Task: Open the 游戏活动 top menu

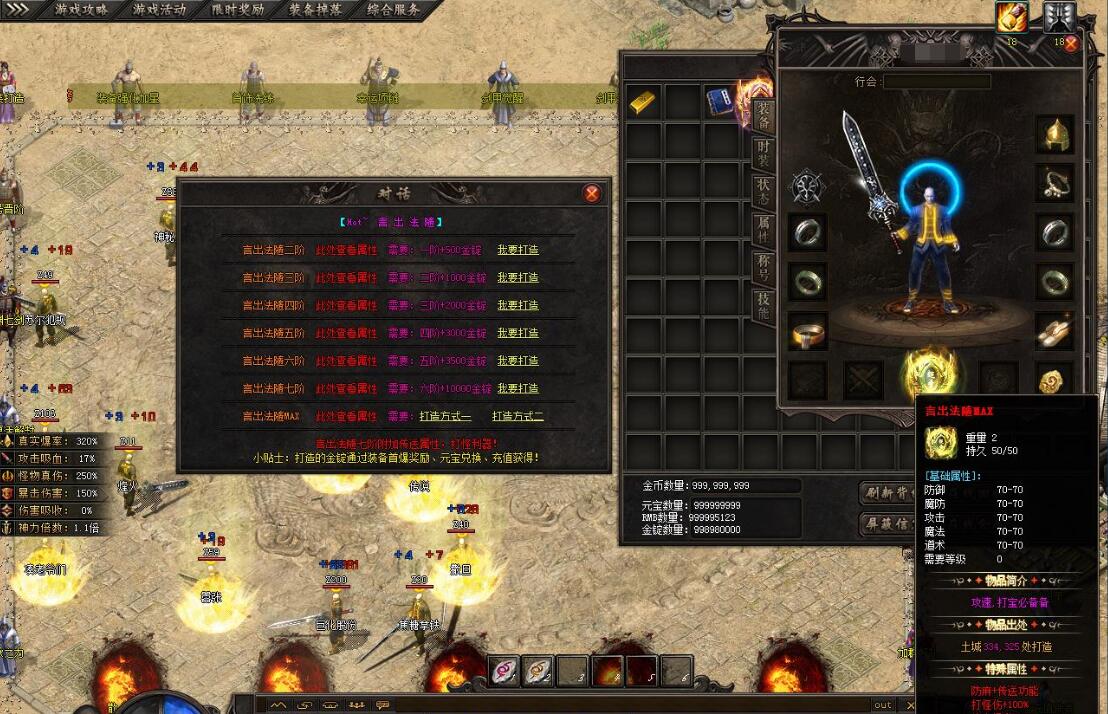Action: click(159, 9)
